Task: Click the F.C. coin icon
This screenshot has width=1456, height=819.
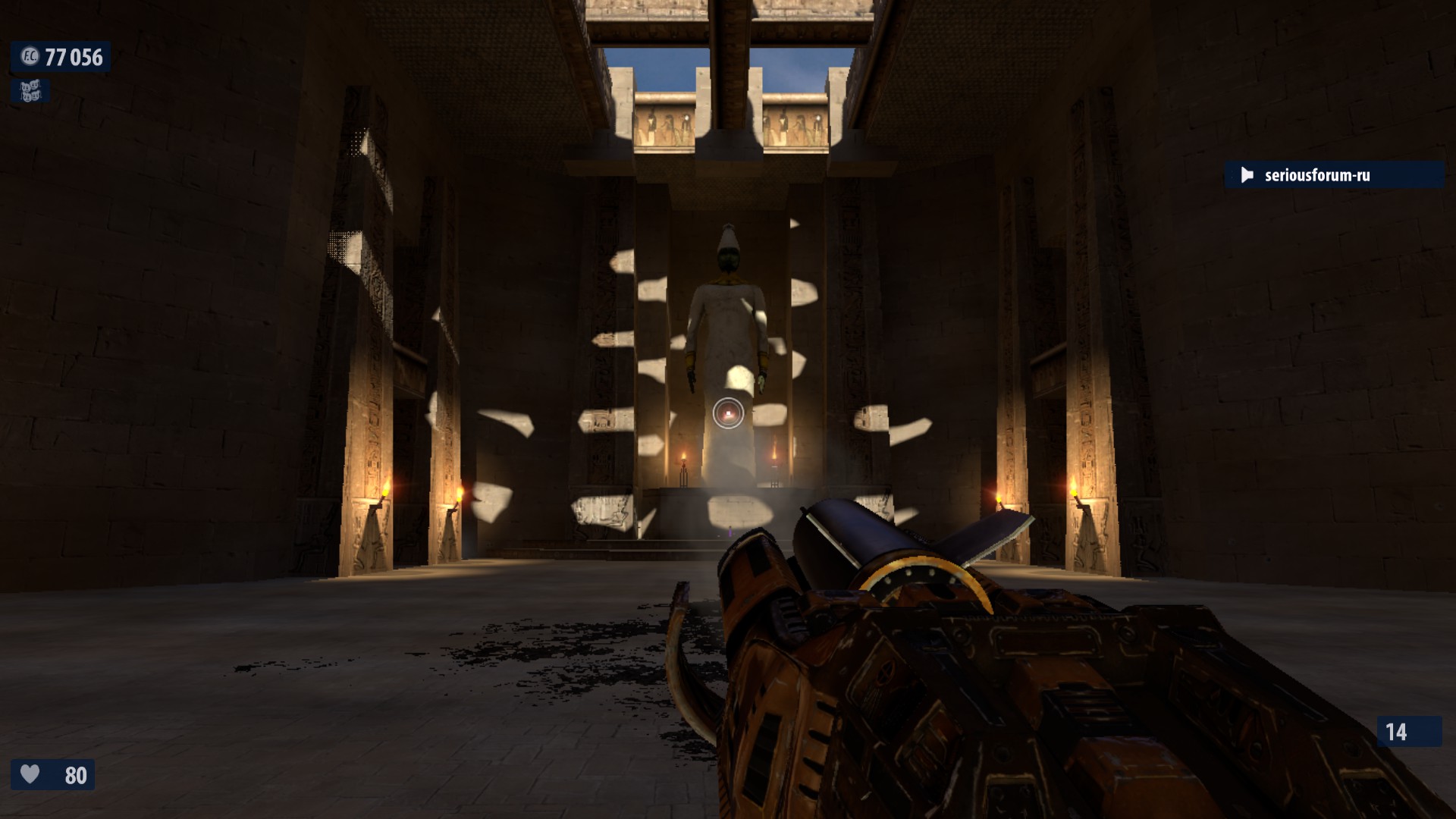Action: click(30, 57)
